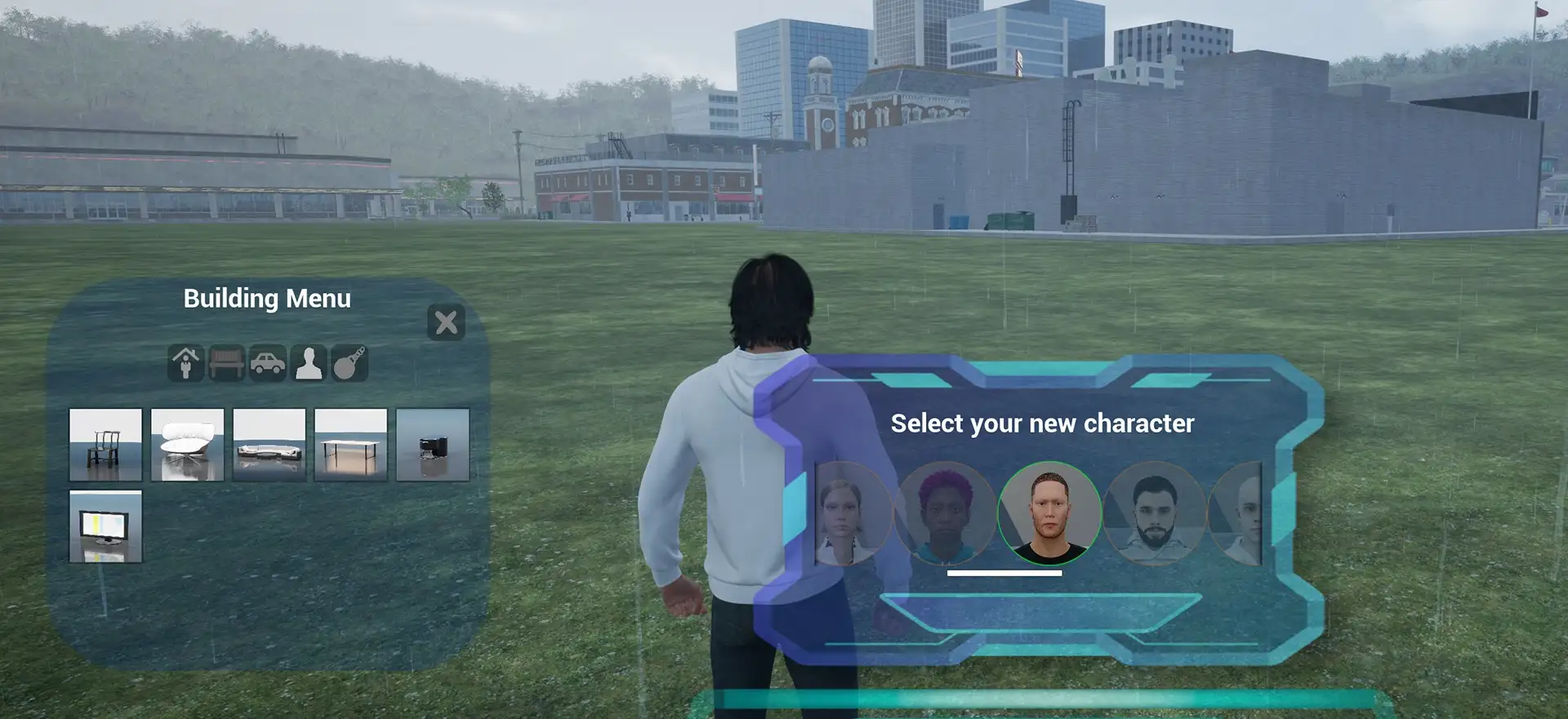The image size is (1568, 719).
Task: Close the Building Menu panel
Action: (x=446, y=322)
